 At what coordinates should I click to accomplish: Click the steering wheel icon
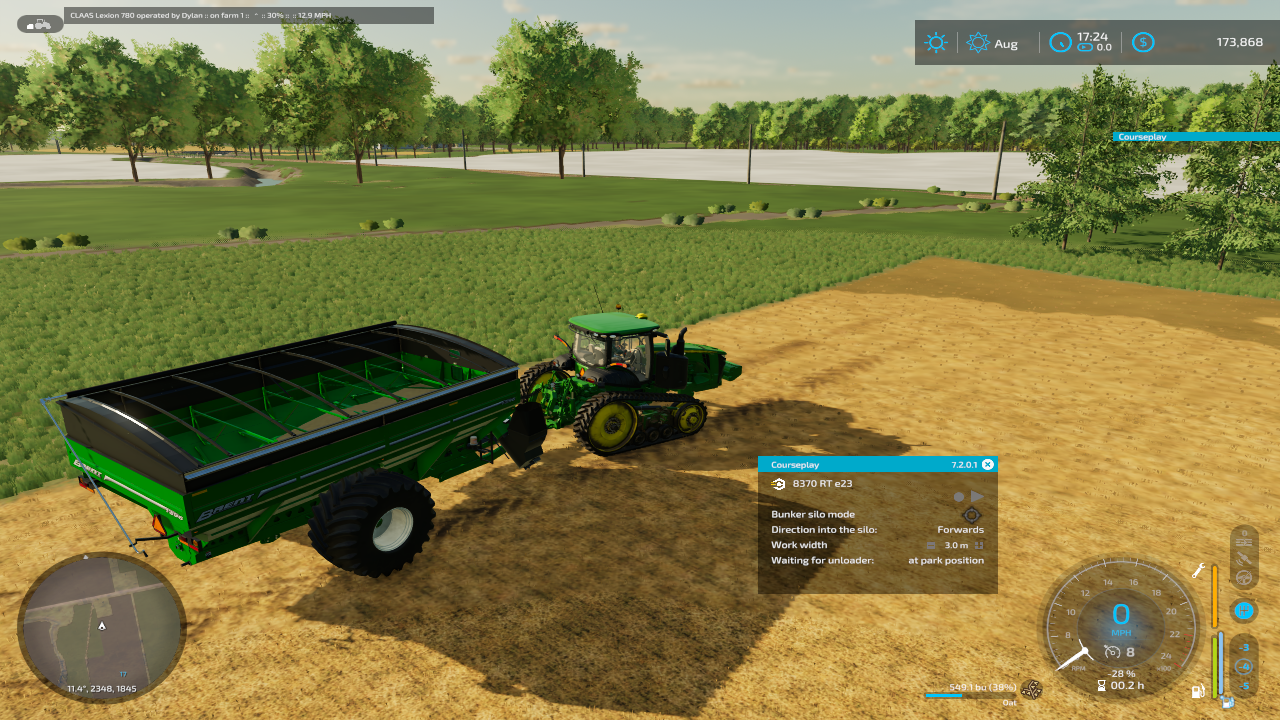[x=1244, y=577]
